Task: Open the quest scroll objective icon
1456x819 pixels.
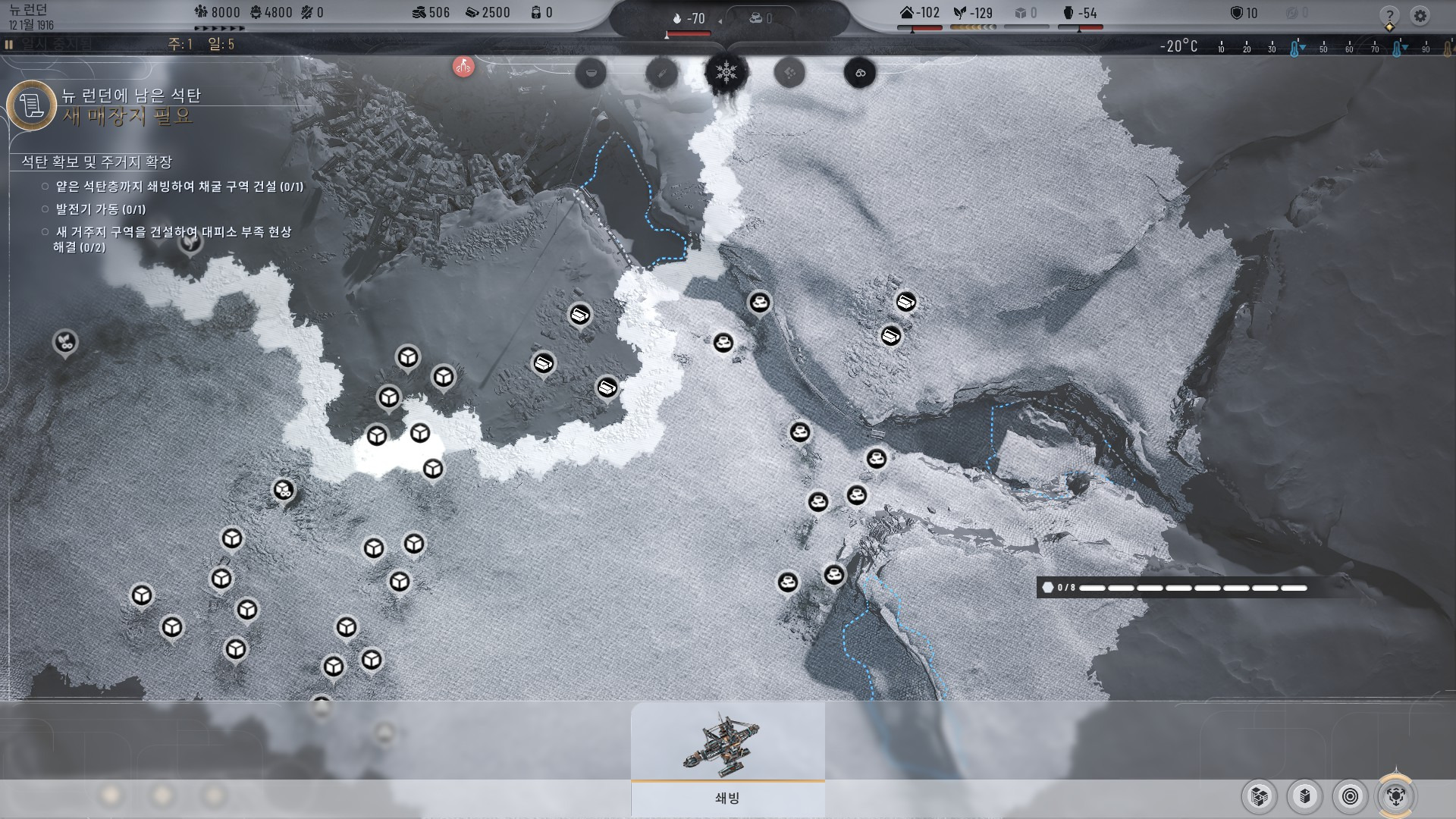Action: (x=32, y=105)
